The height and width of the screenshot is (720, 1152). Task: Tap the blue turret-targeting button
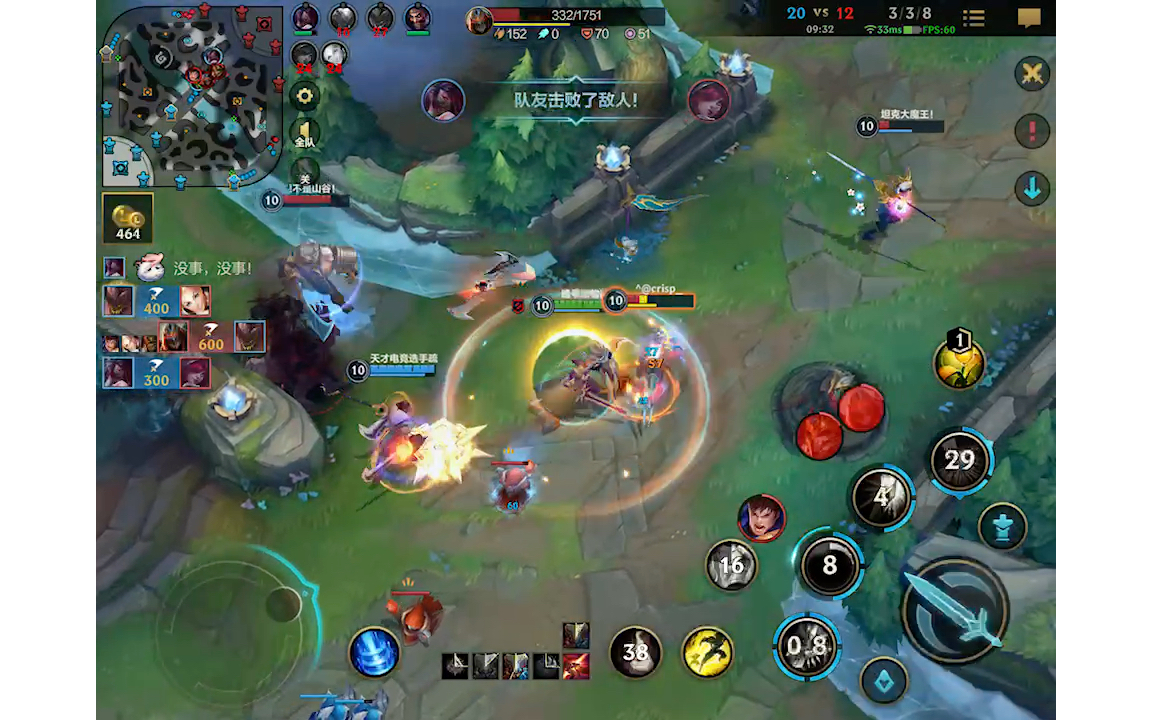tap(1001, 526)
